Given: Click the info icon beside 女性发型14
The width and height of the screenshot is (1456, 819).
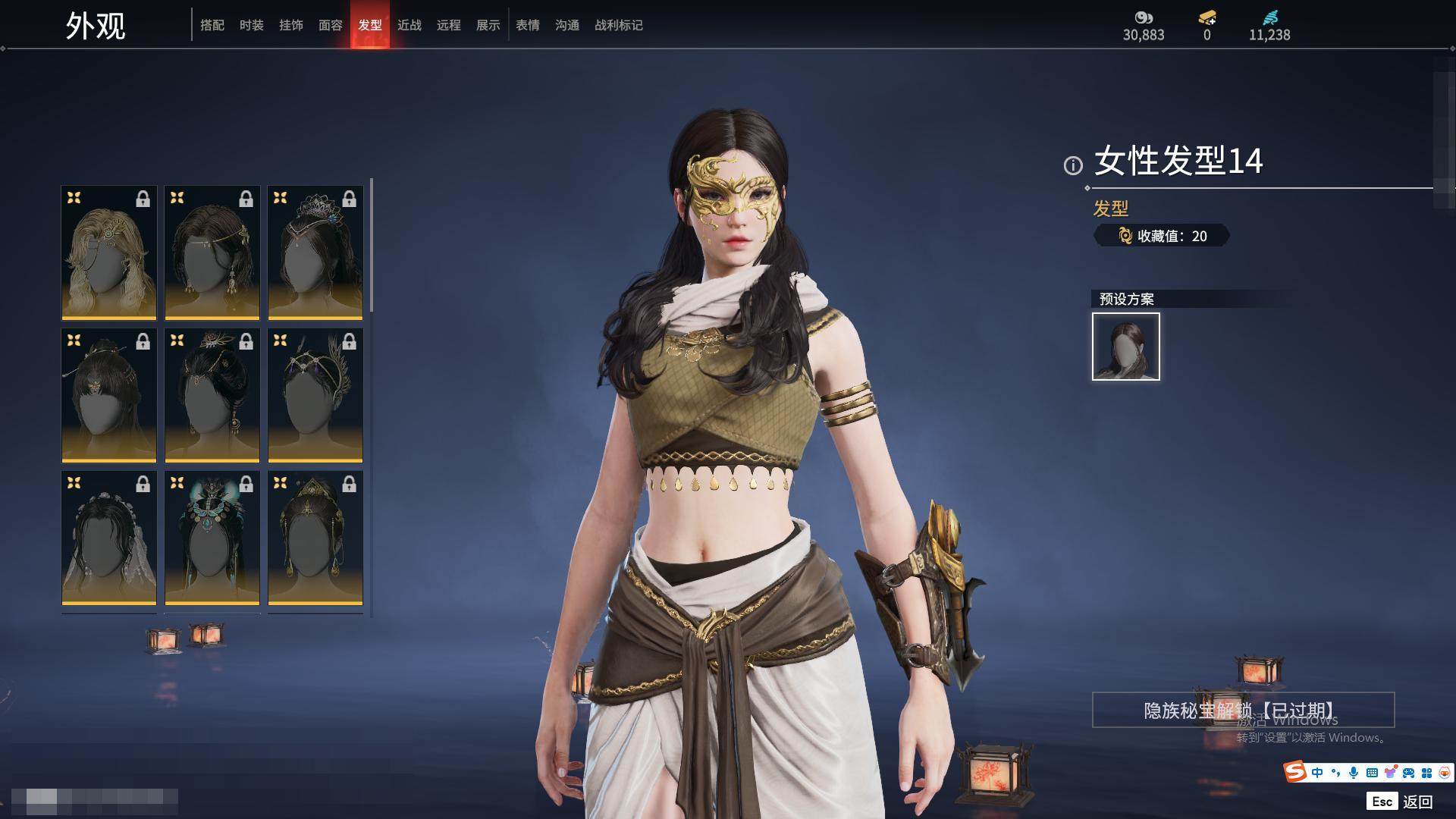Looking at the screenshot, I should 1073,165.
